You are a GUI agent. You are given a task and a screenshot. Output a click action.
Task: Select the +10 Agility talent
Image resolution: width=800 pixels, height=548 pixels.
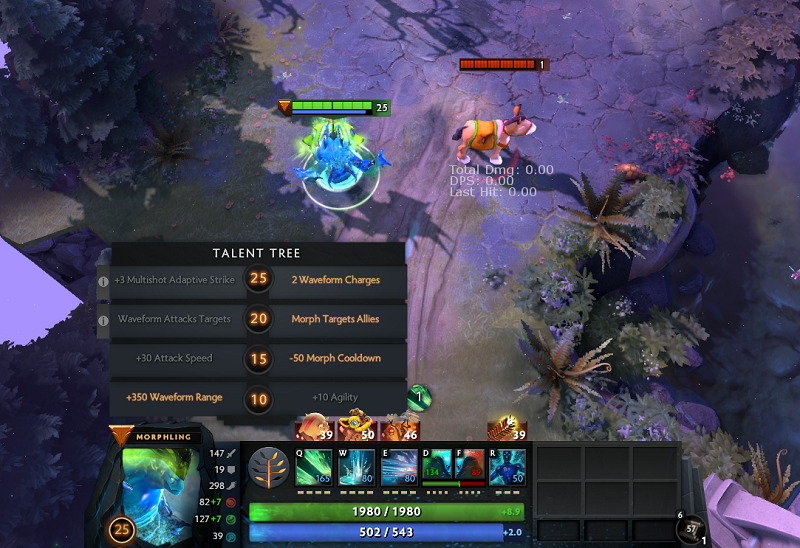(335, 397)
